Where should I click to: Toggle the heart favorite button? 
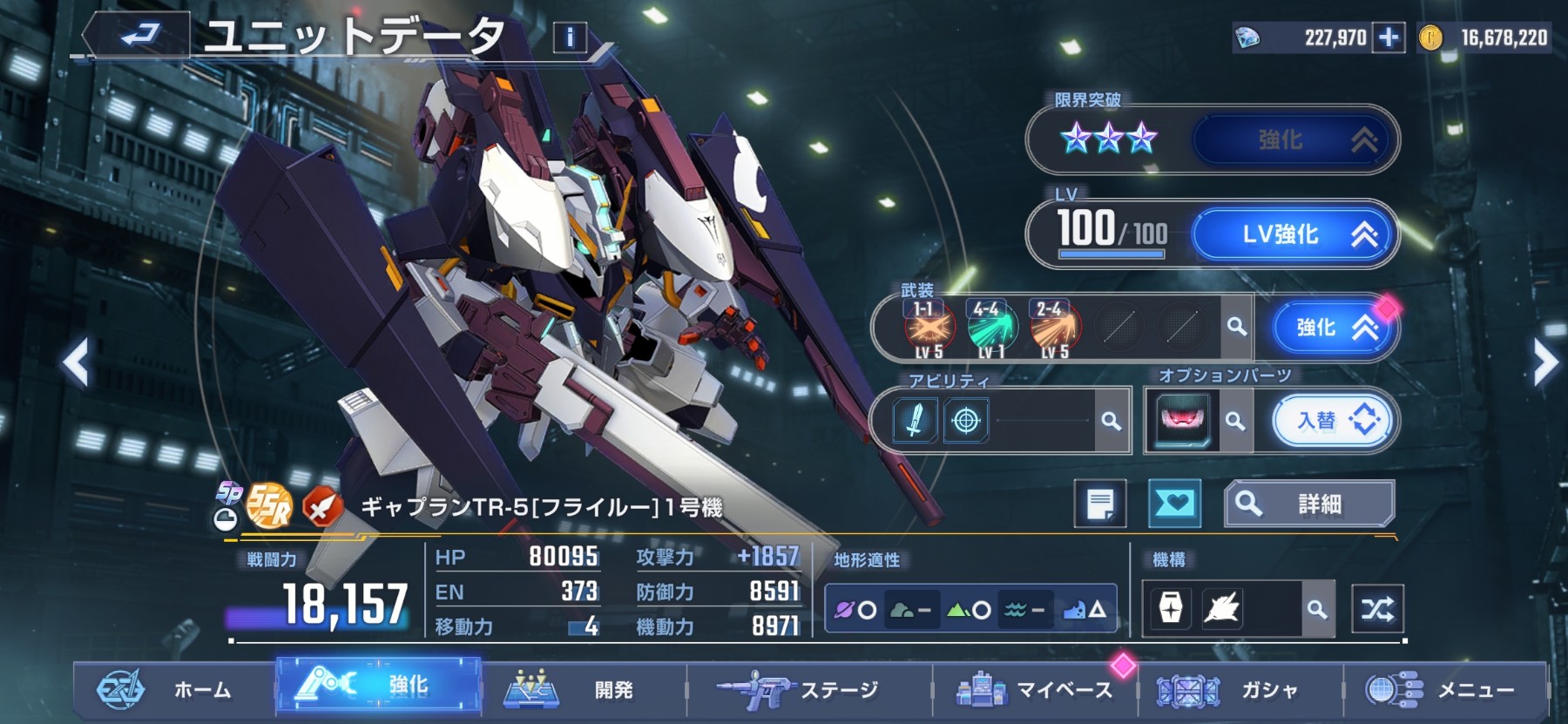[1174, 504]
